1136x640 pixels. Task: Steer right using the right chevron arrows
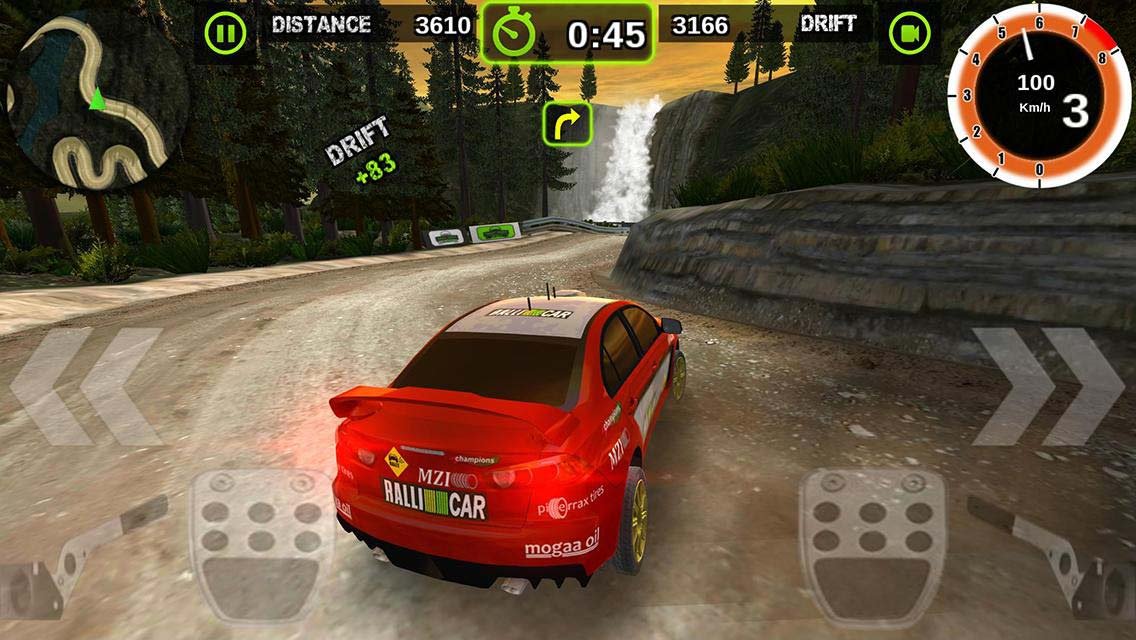click(x=1047, y=386)
